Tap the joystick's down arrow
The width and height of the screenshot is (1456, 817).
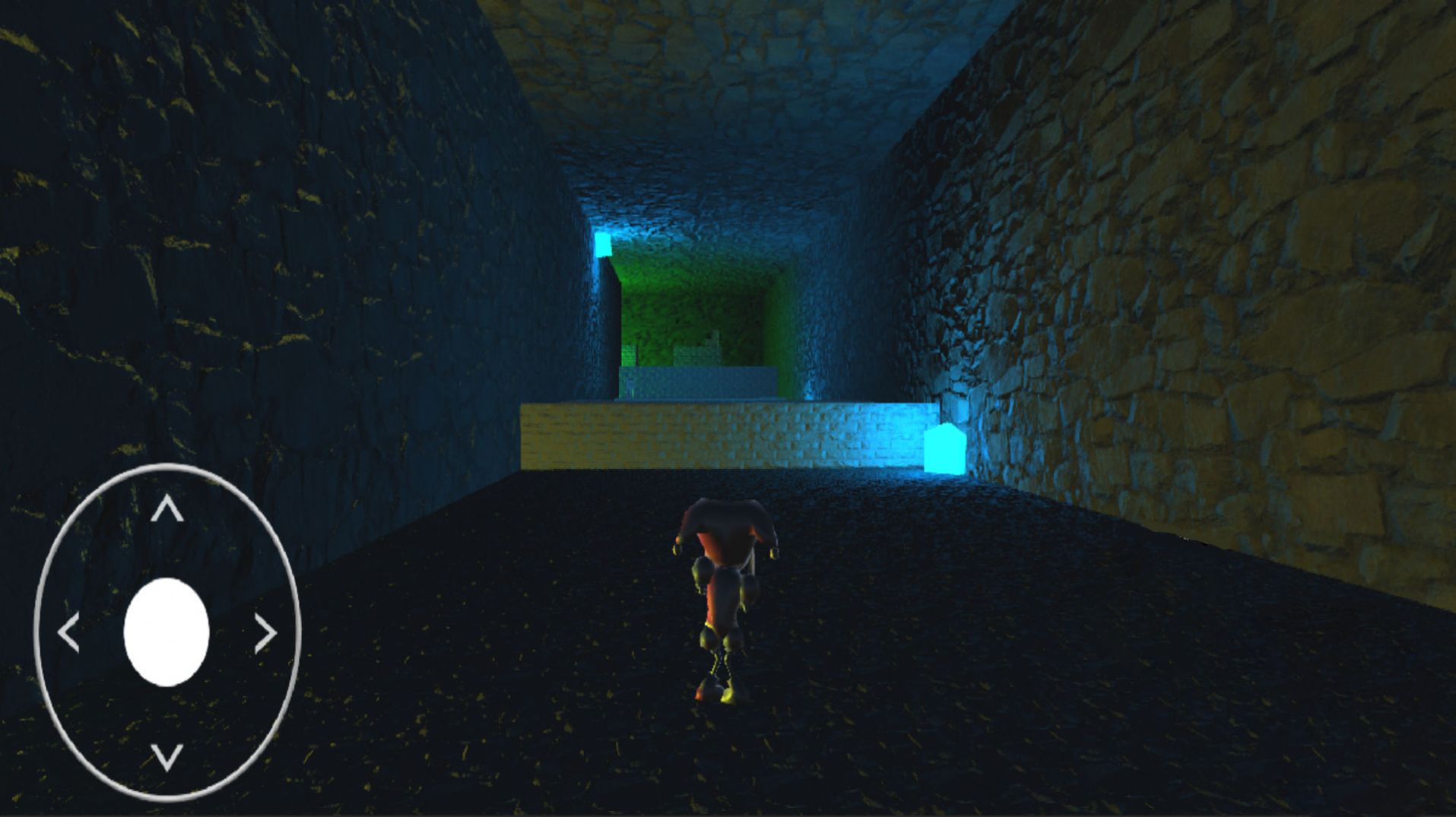tap(167, 756)
